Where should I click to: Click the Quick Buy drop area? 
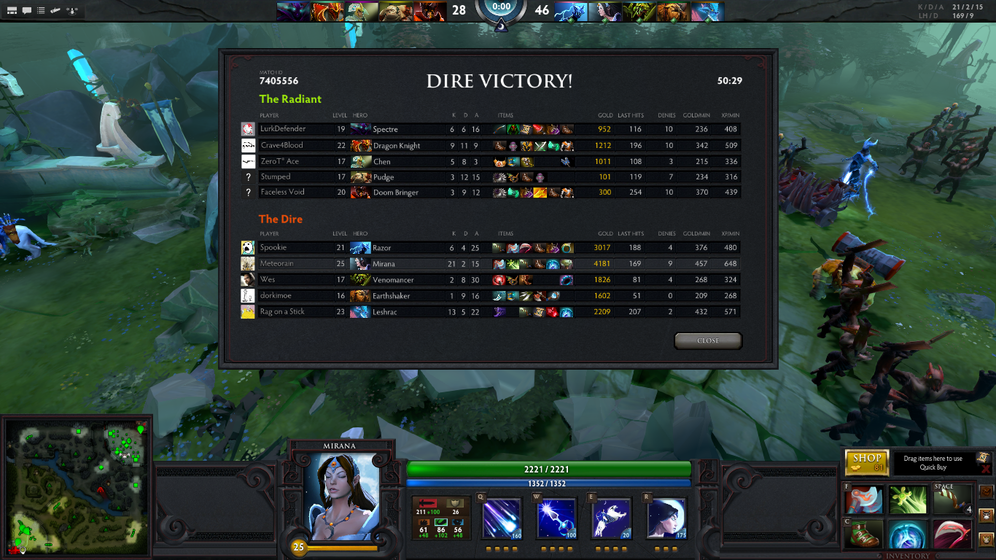tap(932, 463)
